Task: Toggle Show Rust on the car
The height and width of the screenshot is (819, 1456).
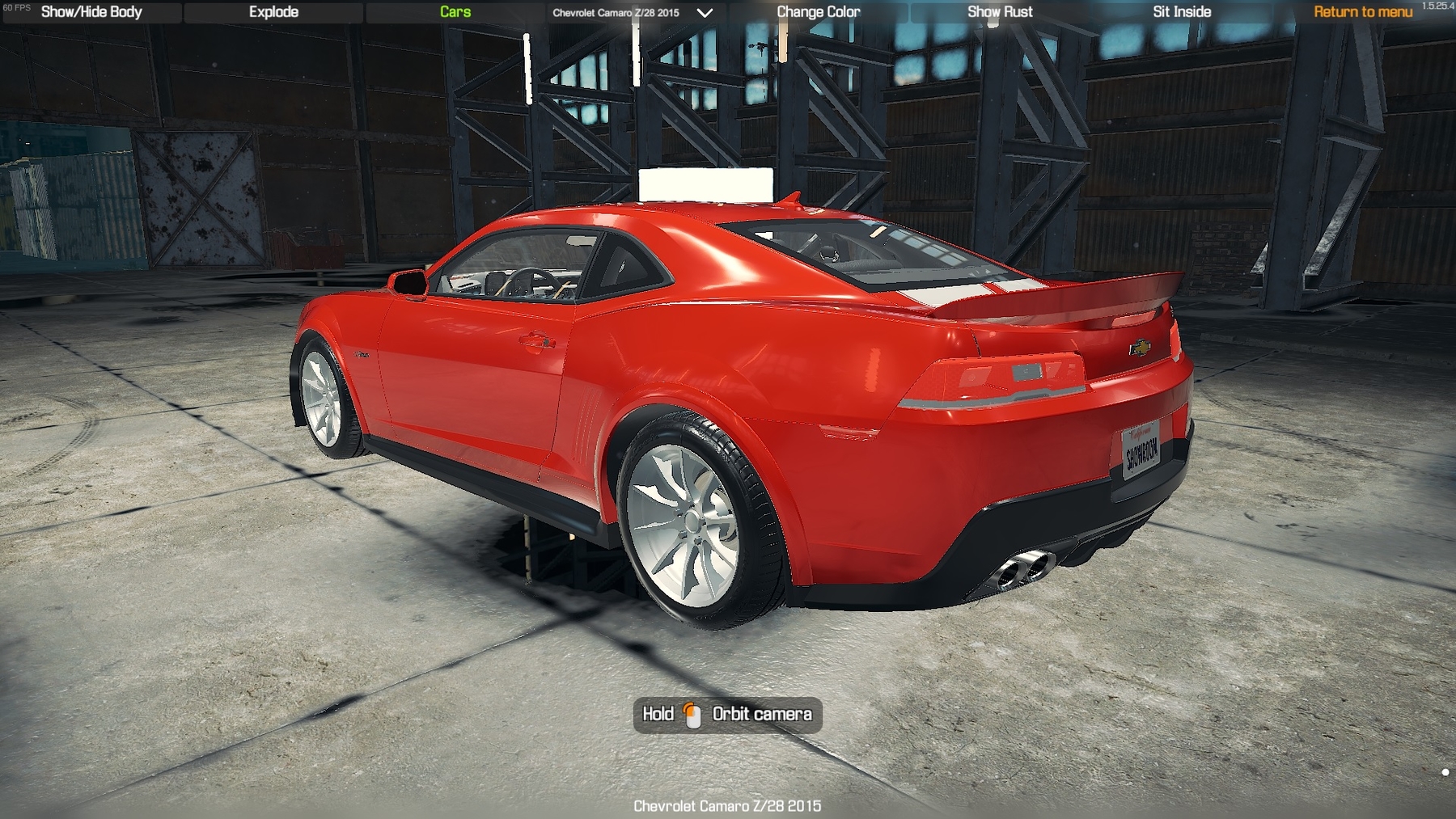Action: (1000, 12)
